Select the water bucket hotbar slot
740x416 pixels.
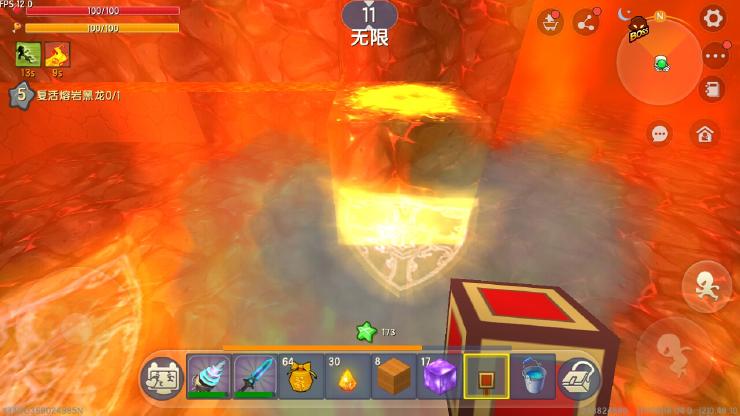pos(532,378)
